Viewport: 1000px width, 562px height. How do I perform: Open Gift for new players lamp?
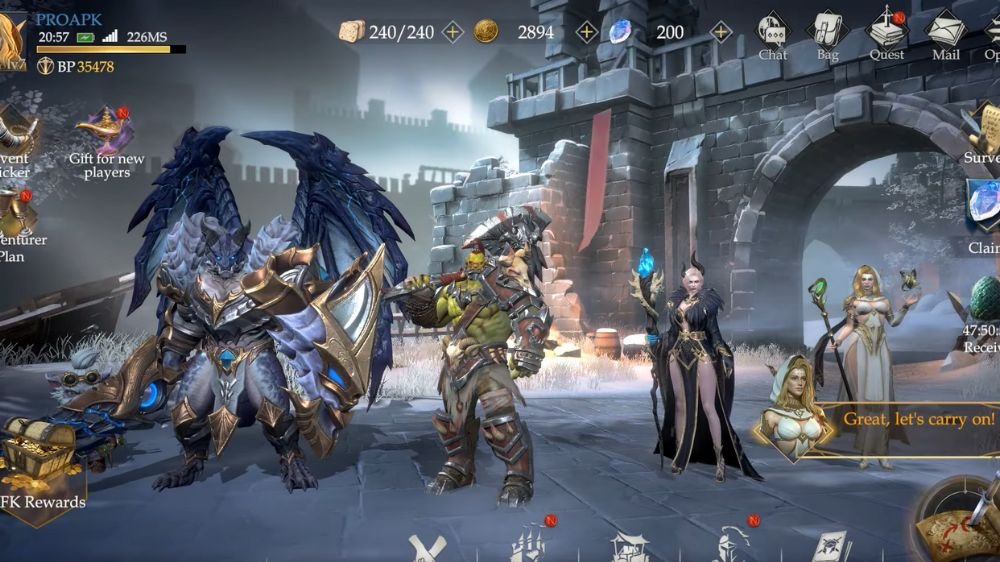tap(105, 132)
